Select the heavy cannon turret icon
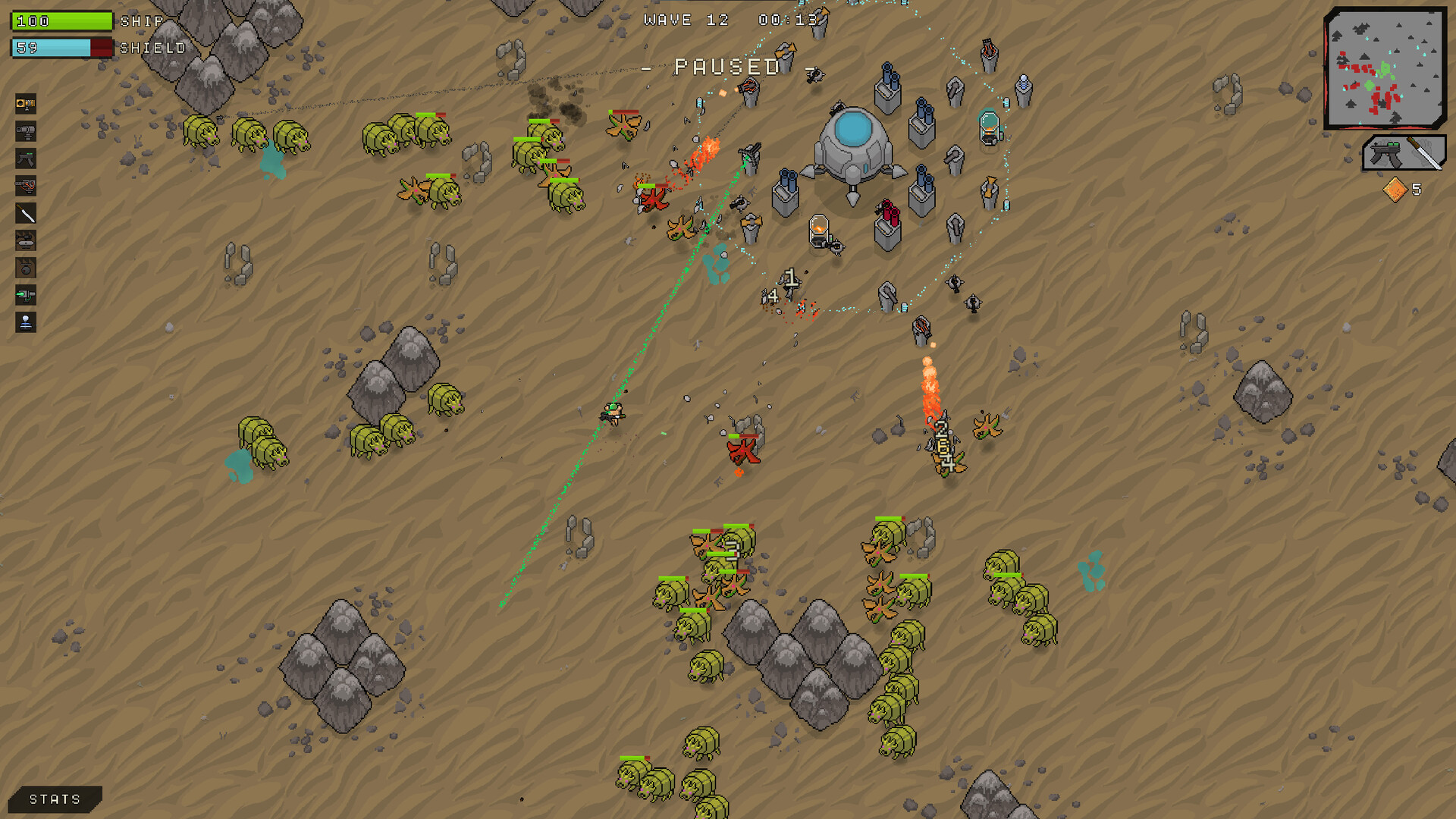Screen dimensions: 1456x819 tap(26, 130)
